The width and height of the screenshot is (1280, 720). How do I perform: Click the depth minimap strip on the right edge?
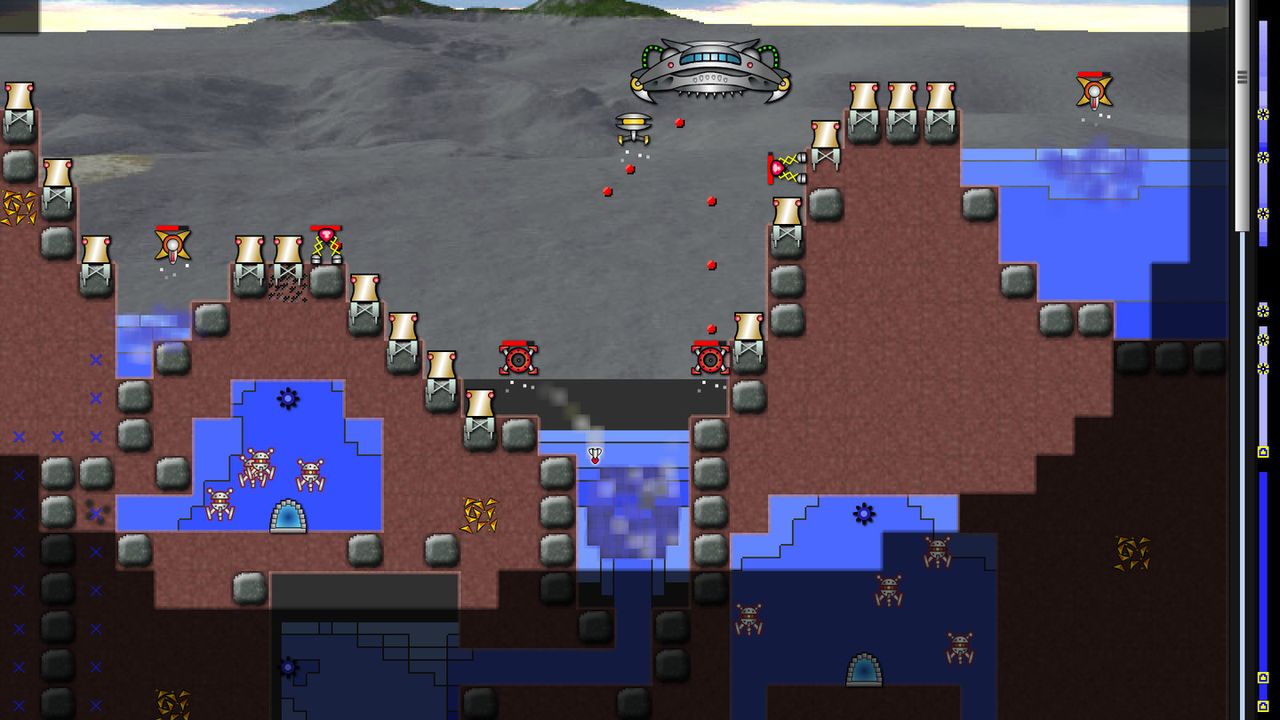[1263, 400]
